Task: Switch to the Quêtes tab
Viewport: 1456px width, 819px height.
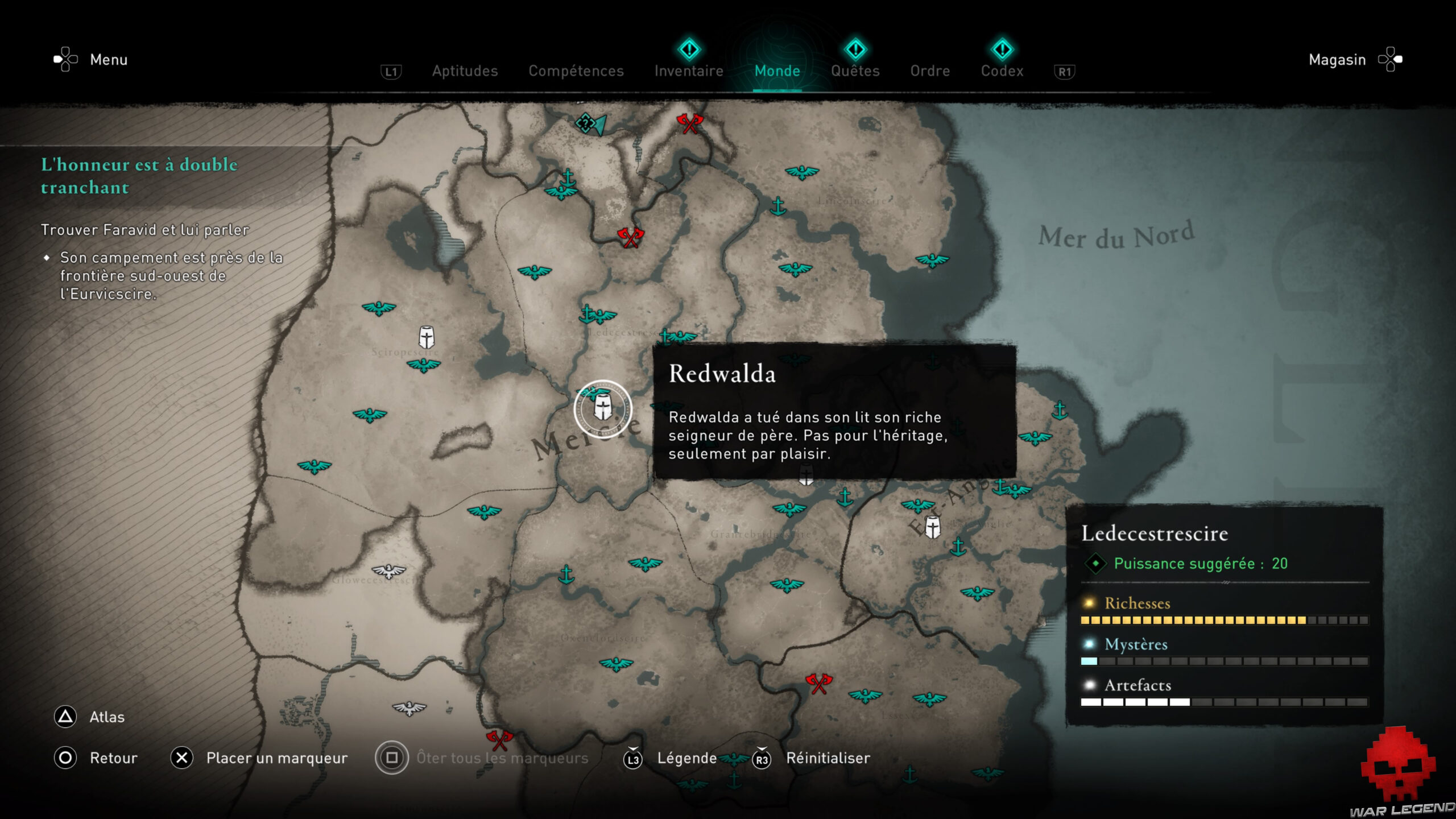Action: click(855, 71)
